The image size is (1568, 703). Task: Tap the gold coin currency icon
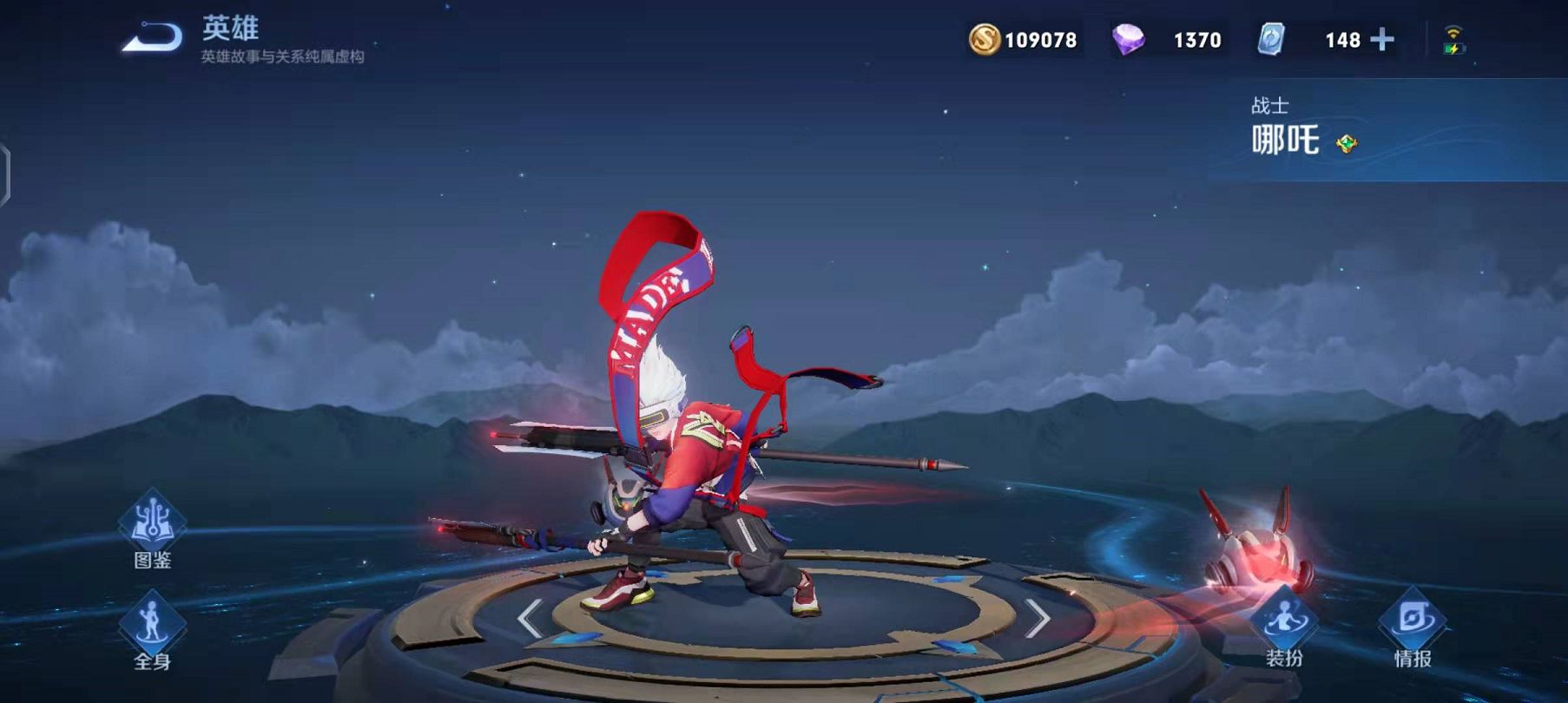click(985, 40)
